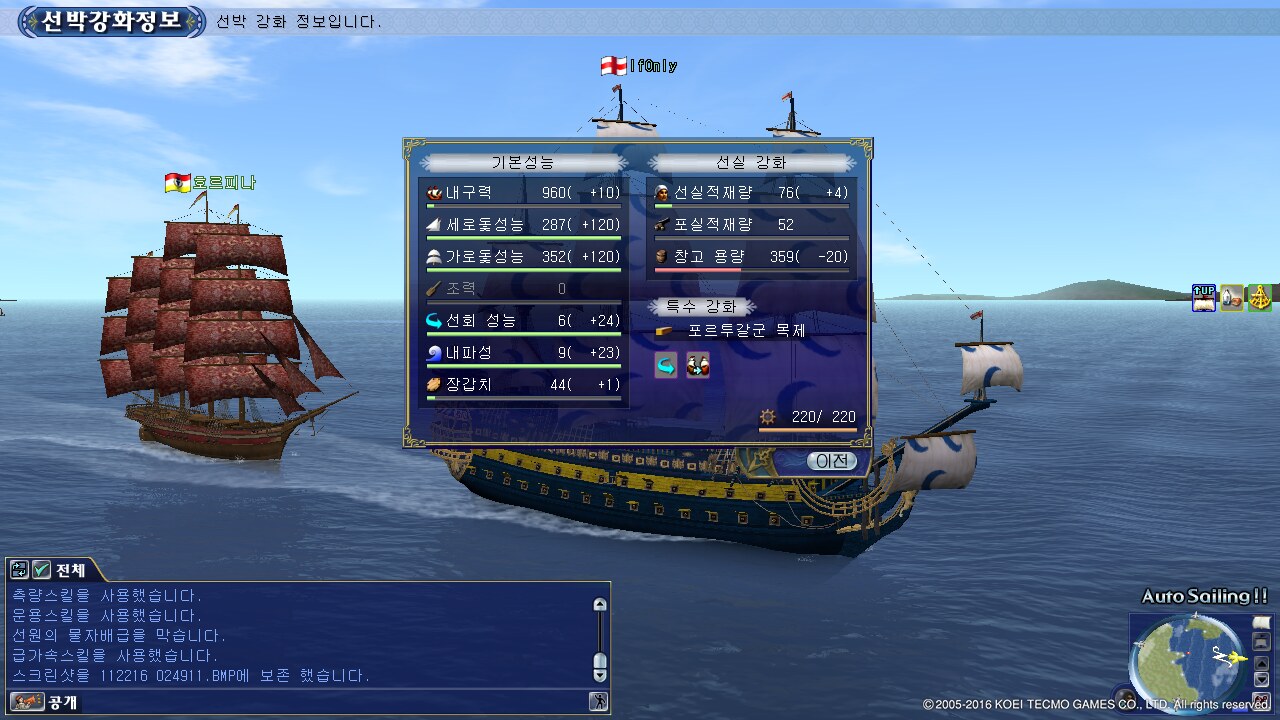The width and height of the screenshot is (1280, 720).
Task: Change the 공개 chat channel
Action: 30,702
